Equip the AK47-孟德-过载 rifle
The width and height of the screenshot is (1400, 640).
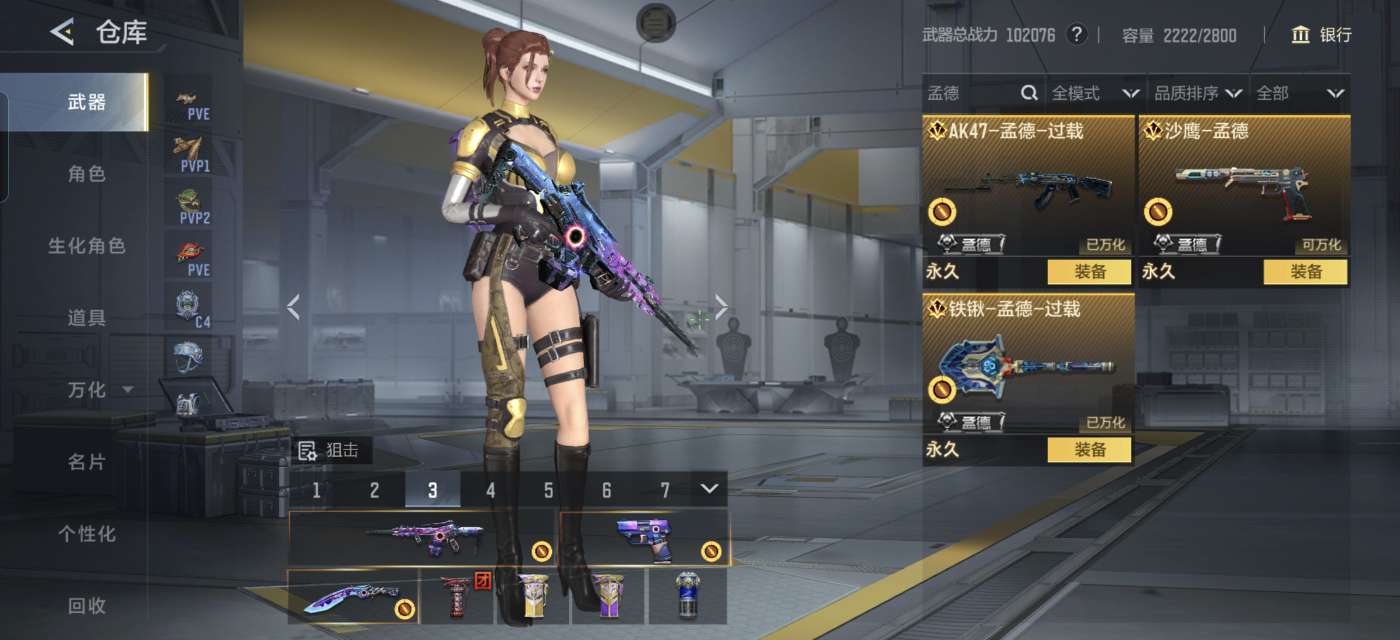(1089, 272)
